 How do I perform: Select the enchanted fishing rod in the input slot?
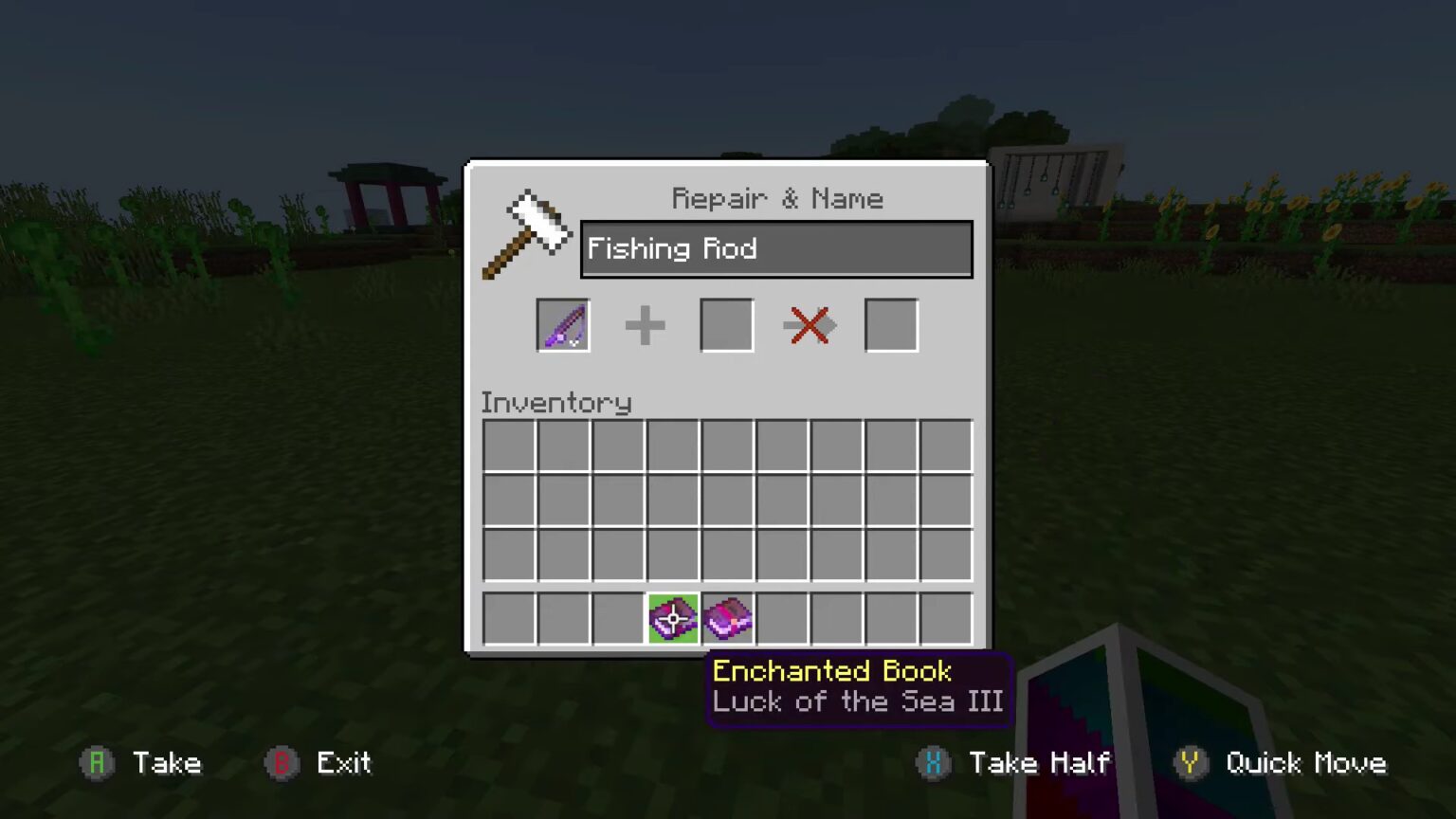(x=562, y=325)
